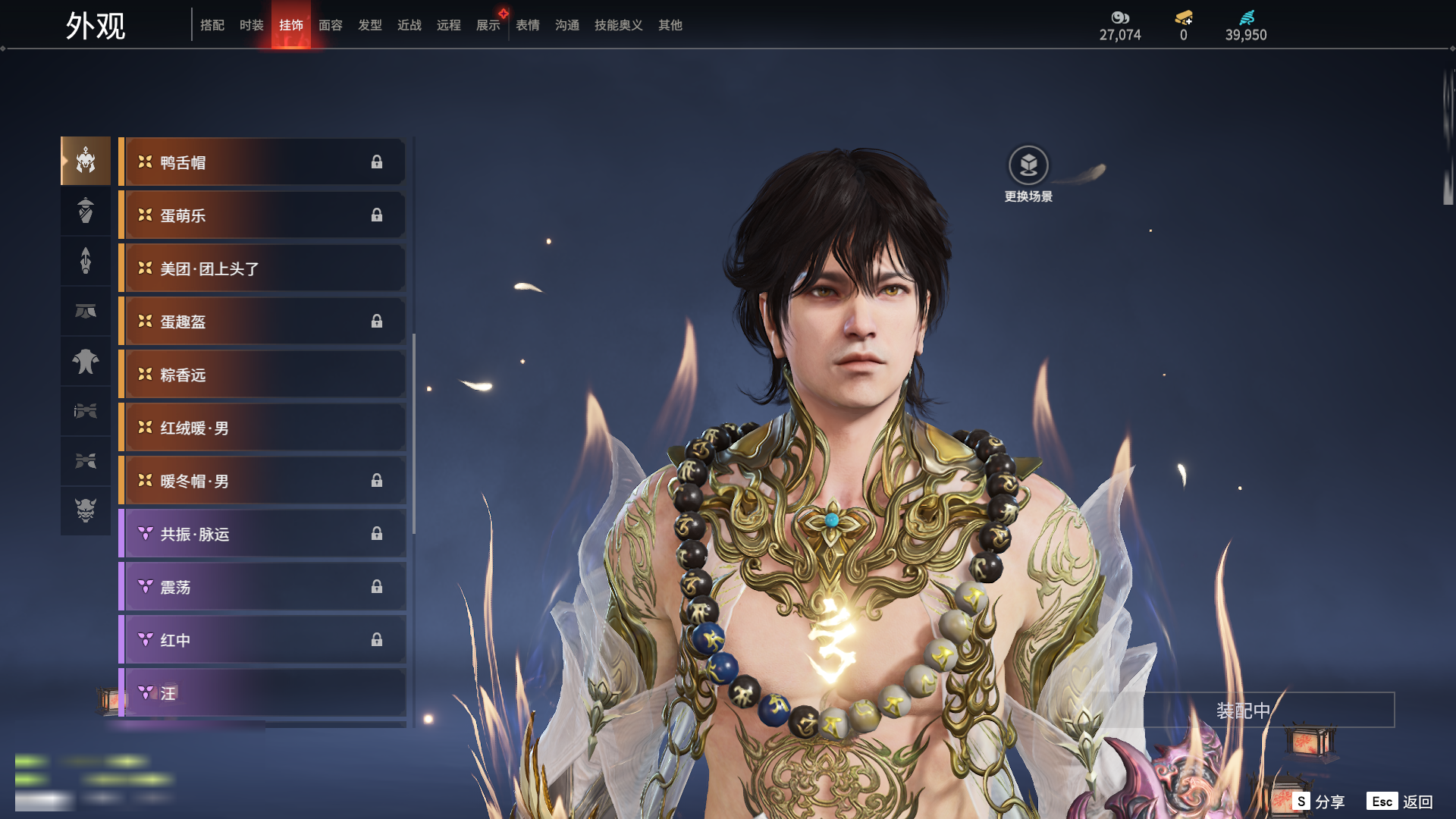Screen dimensions: 1456x819
Task: Open the 展示 tab
Action: point(488,25)
